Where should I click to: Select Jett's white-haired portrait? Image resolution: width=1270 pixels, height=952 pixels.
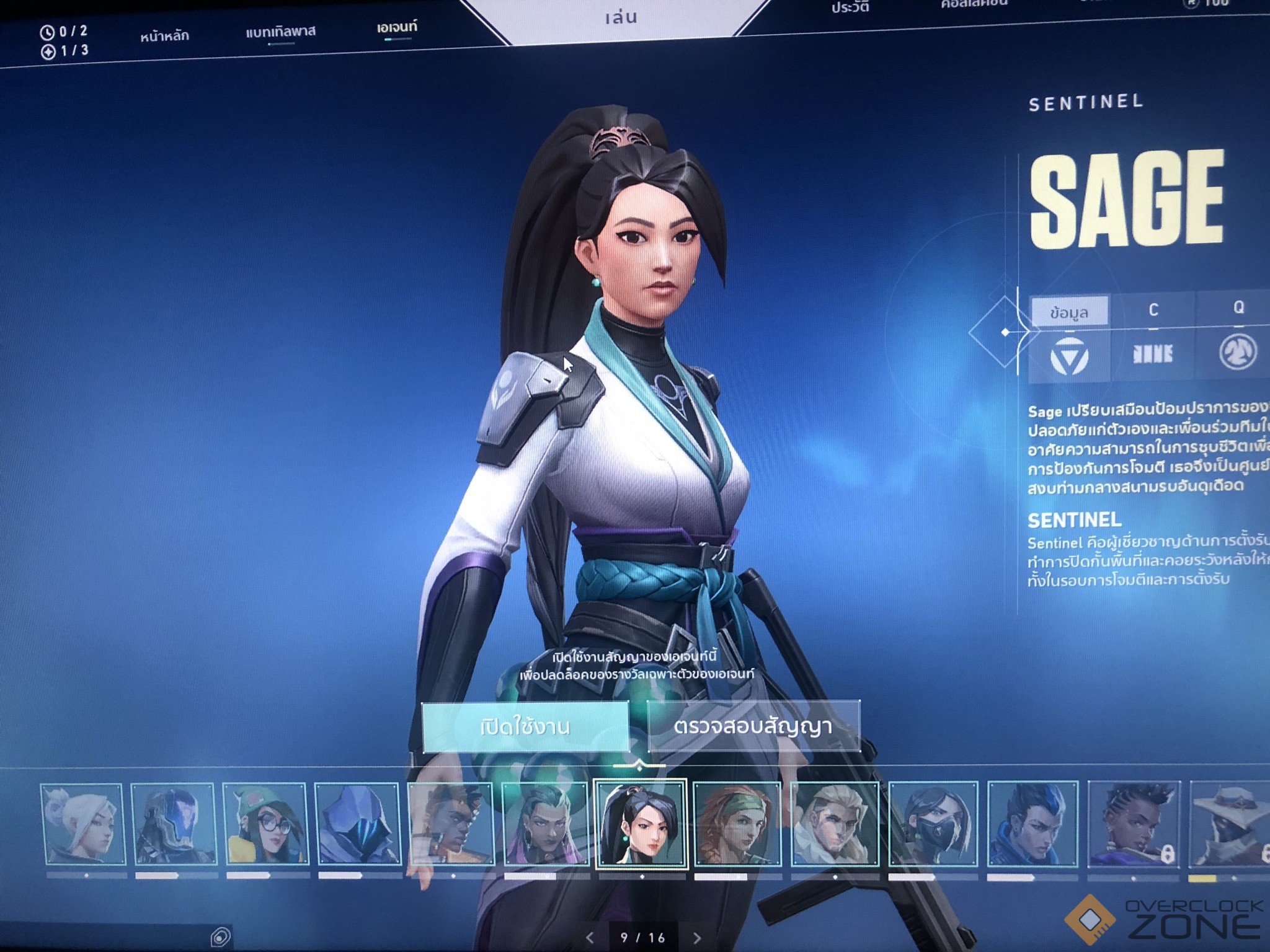83,824
